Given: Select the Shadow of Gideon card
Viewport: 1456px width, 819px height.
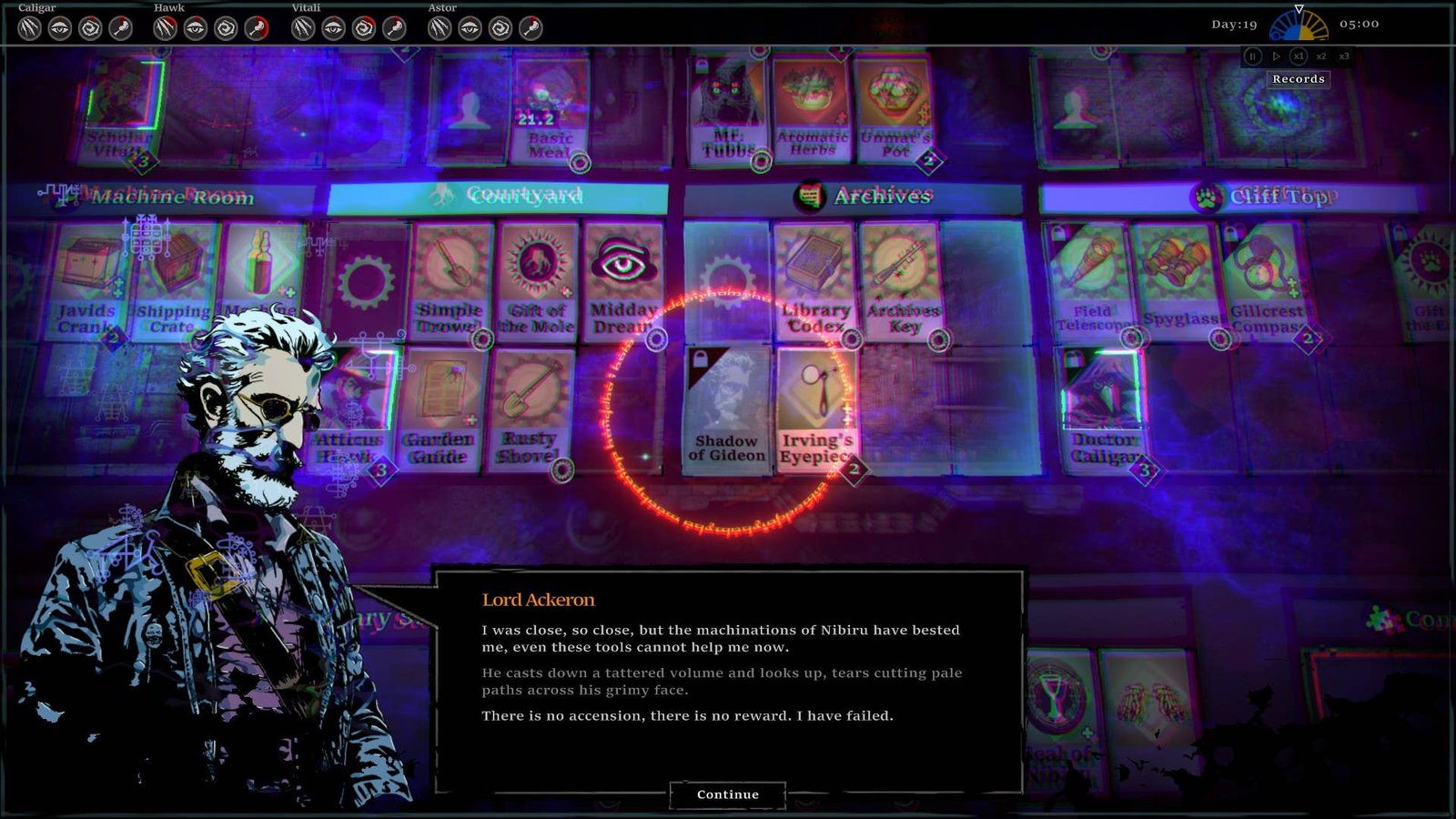Looking at the screenshot, I should tap(726, 409).
